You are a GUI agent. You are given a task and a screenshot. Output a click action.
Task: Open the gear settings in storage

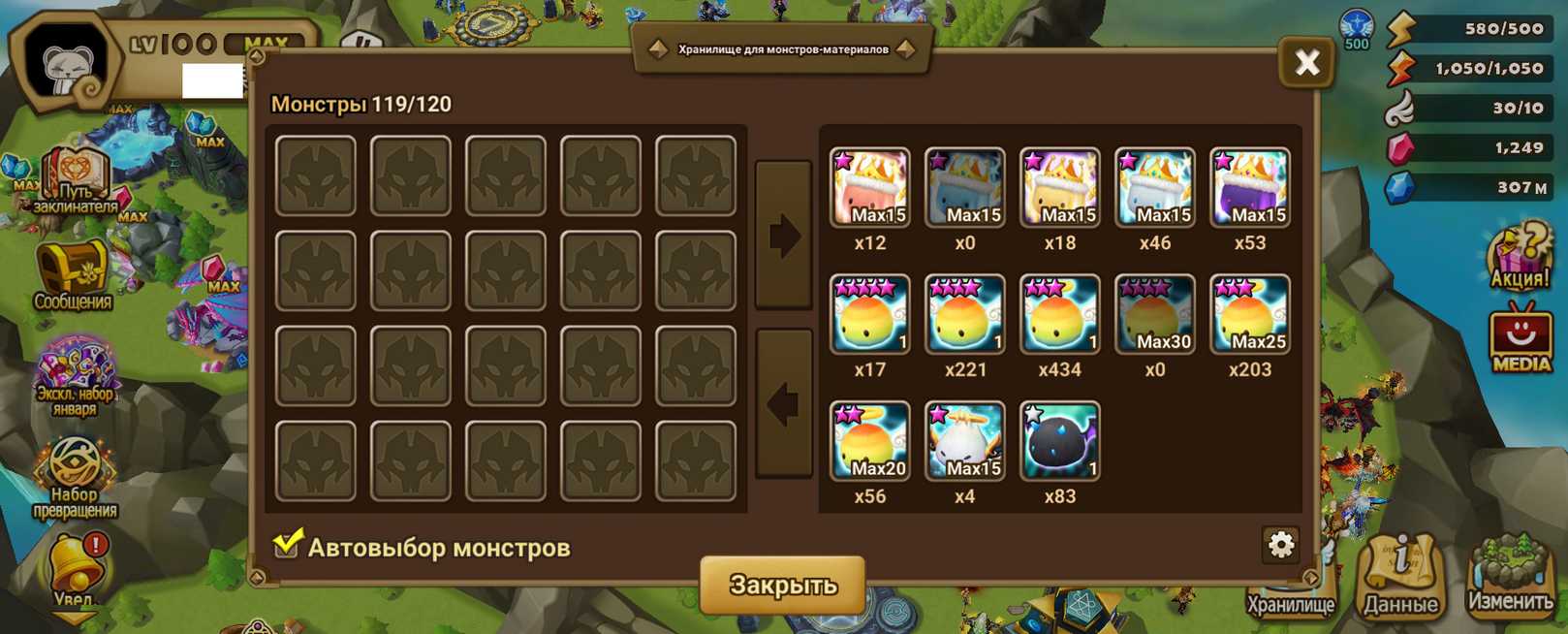(x=1281, y=545)
